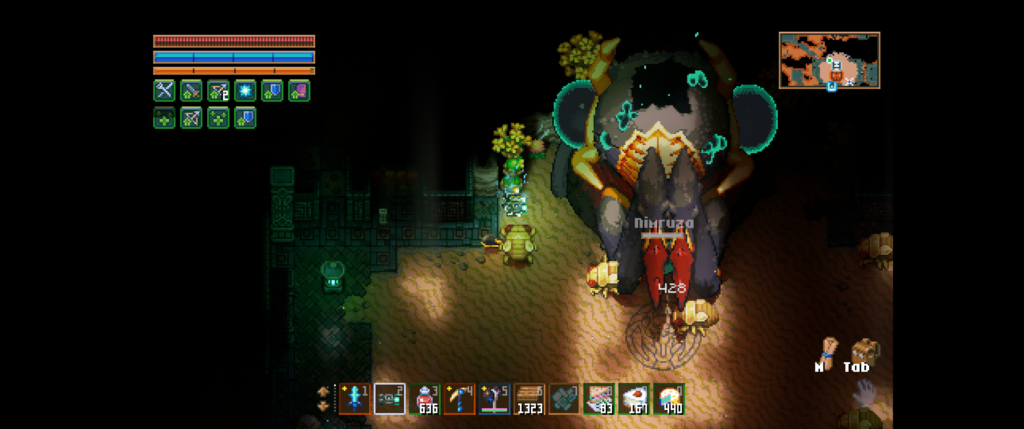Image resolution: width=1024 pixels, height=429 pixels.
Task: Click the hotbar's up arrow
Action: pyautogui.click(x=323, y=391)
